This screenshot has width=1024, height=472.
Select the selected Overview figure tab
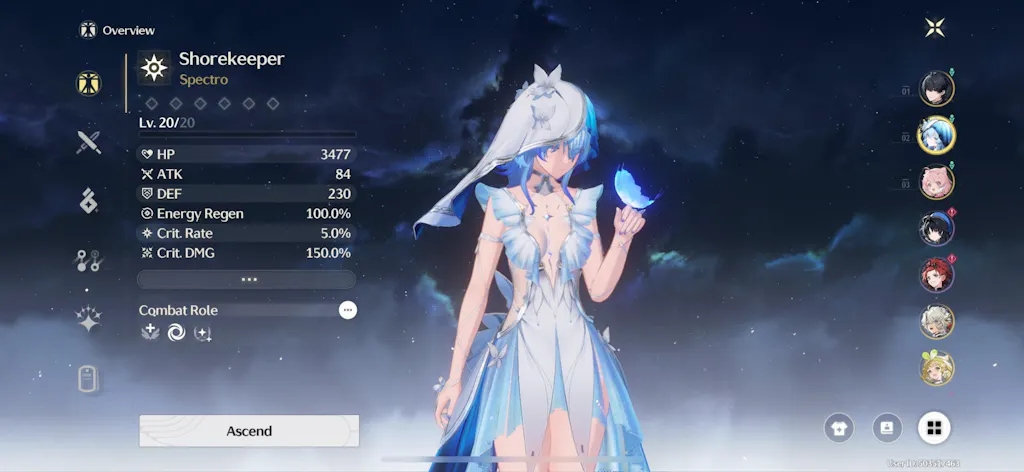pos(89,83)
